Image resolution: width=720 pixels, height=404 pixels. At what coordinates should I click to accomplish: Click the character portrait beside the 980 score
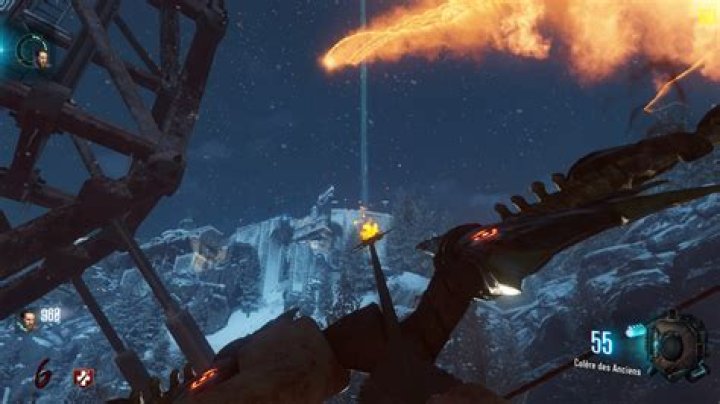(28, 319)
